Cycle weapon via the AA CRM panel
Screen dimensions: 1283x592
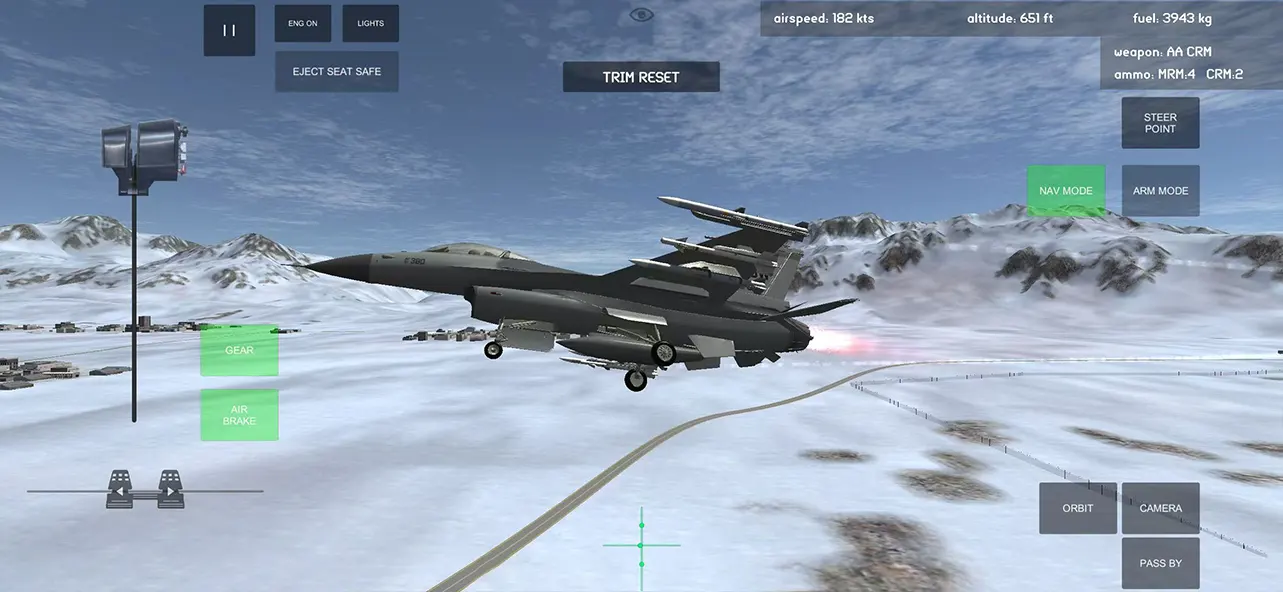point(1178,62)
